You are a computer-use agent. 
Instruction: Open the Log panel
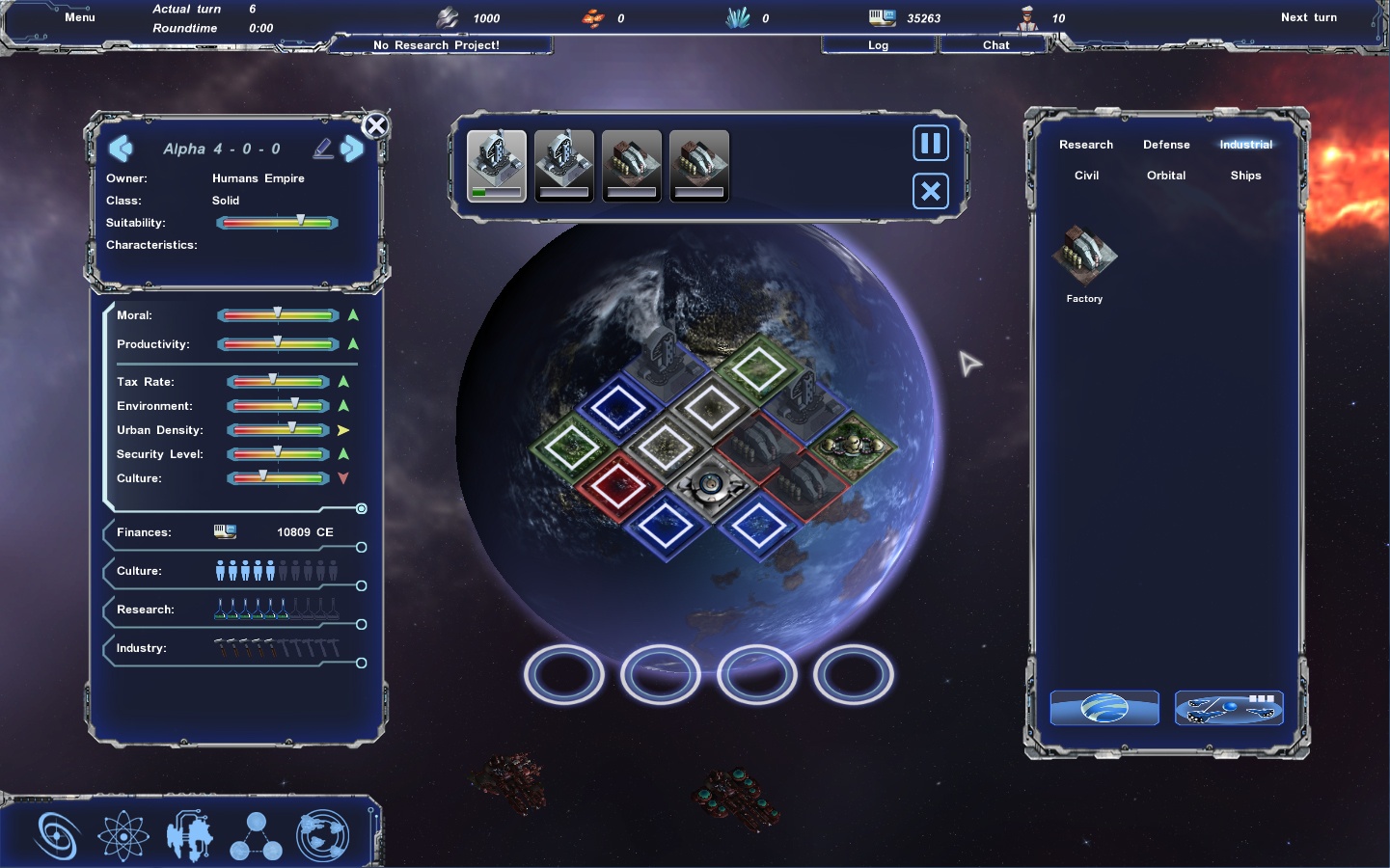pos(878,45)
